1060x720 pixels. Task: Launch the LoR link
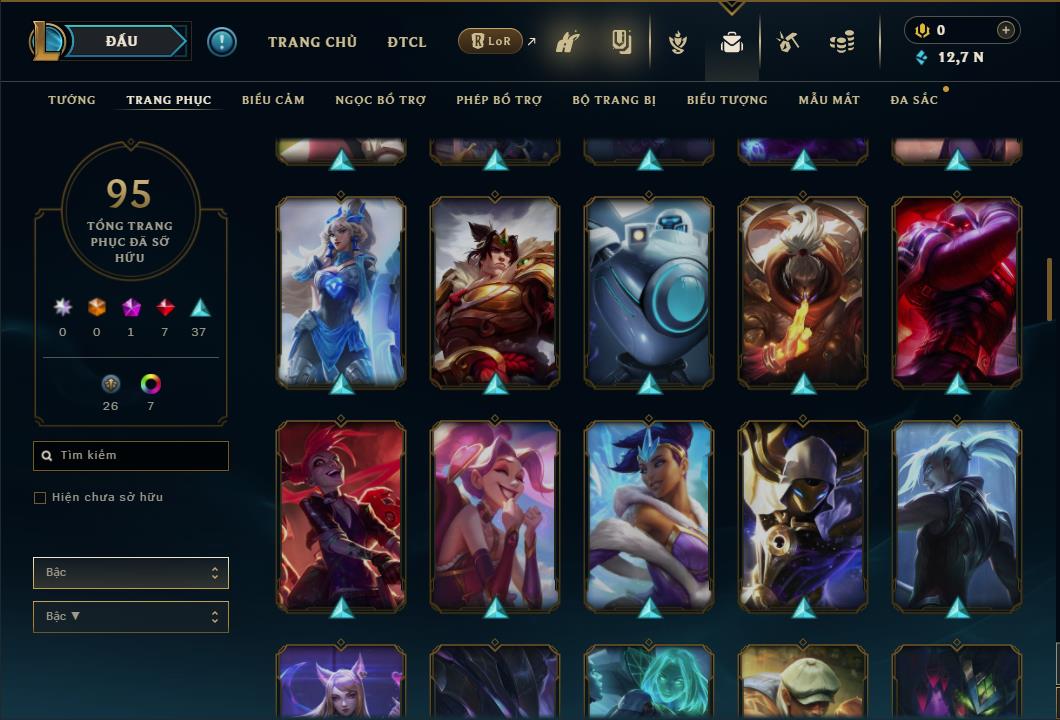491,42
